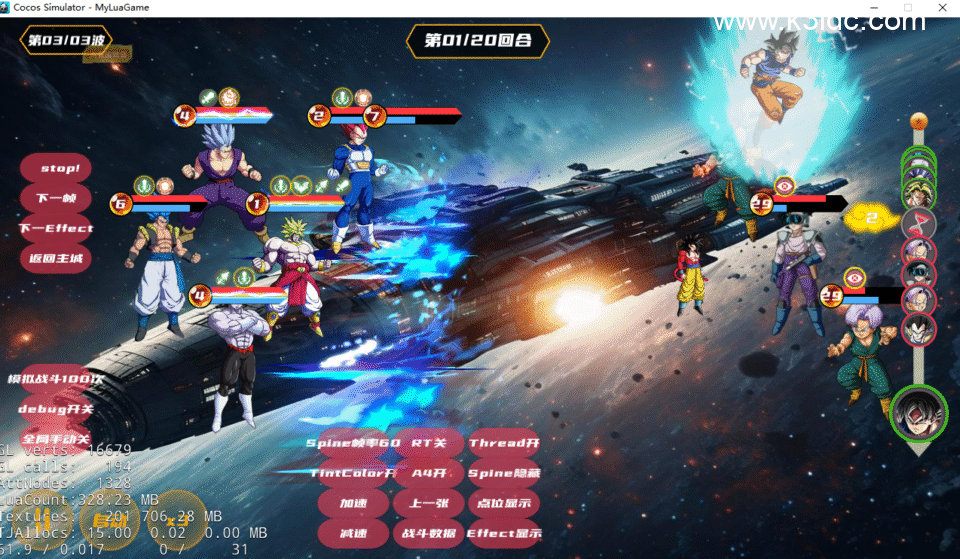Close the Cocos Simulator window

[x=942, y=8]
